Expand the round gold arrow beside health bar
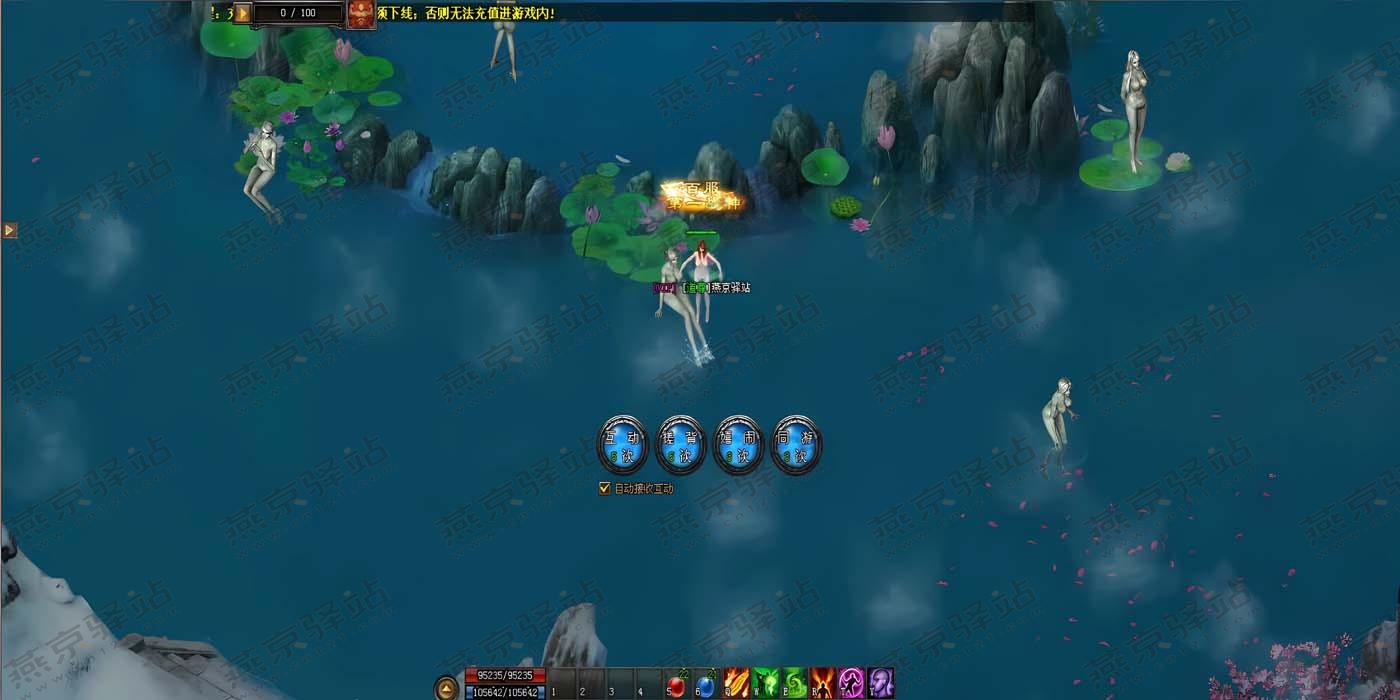Image resolution: width=1400 pixels, height=700 pixels. pos(447,687)
